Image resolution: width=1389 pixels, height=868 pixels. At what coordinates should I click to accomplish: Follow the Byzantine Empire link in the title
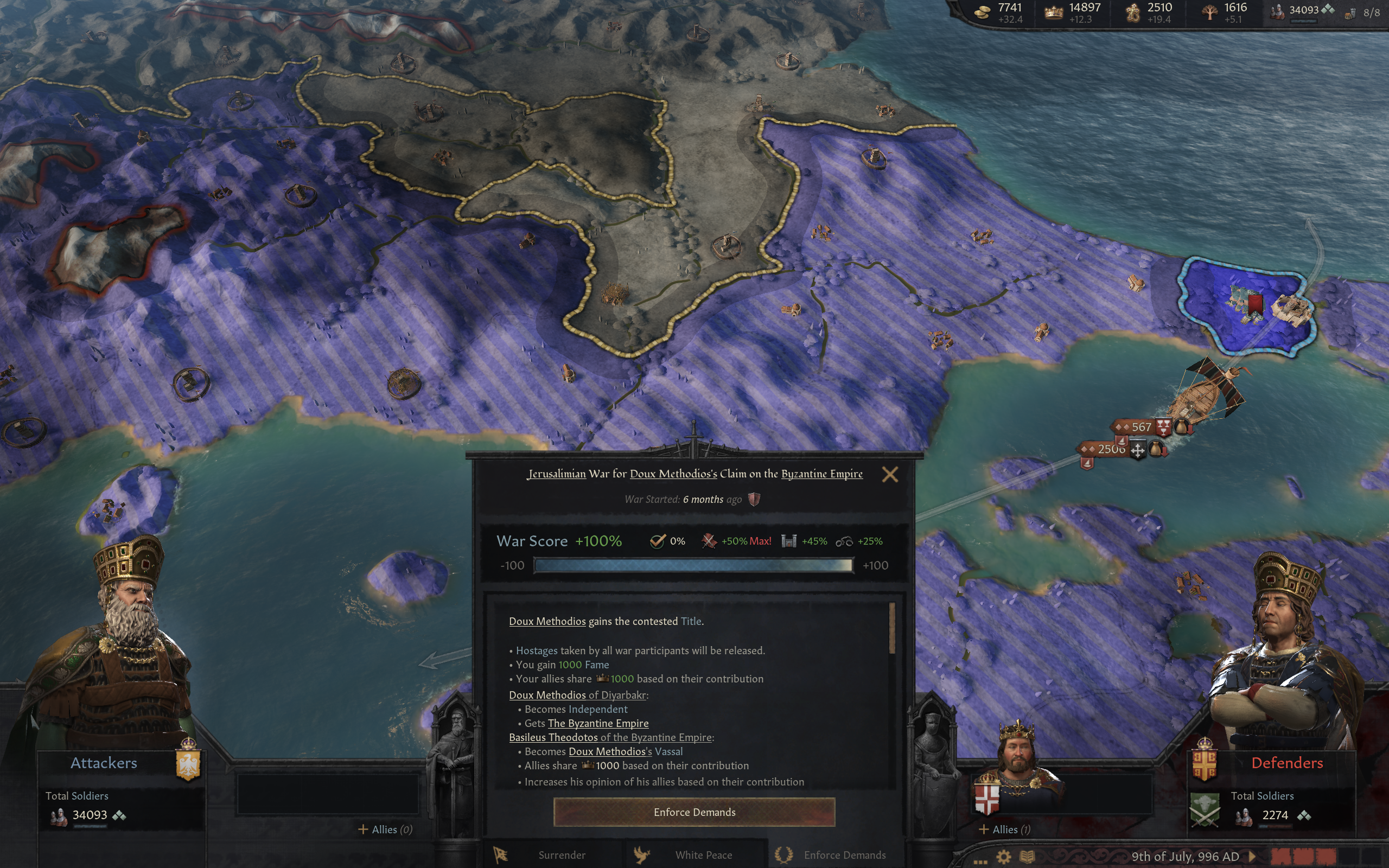(821, 474)
